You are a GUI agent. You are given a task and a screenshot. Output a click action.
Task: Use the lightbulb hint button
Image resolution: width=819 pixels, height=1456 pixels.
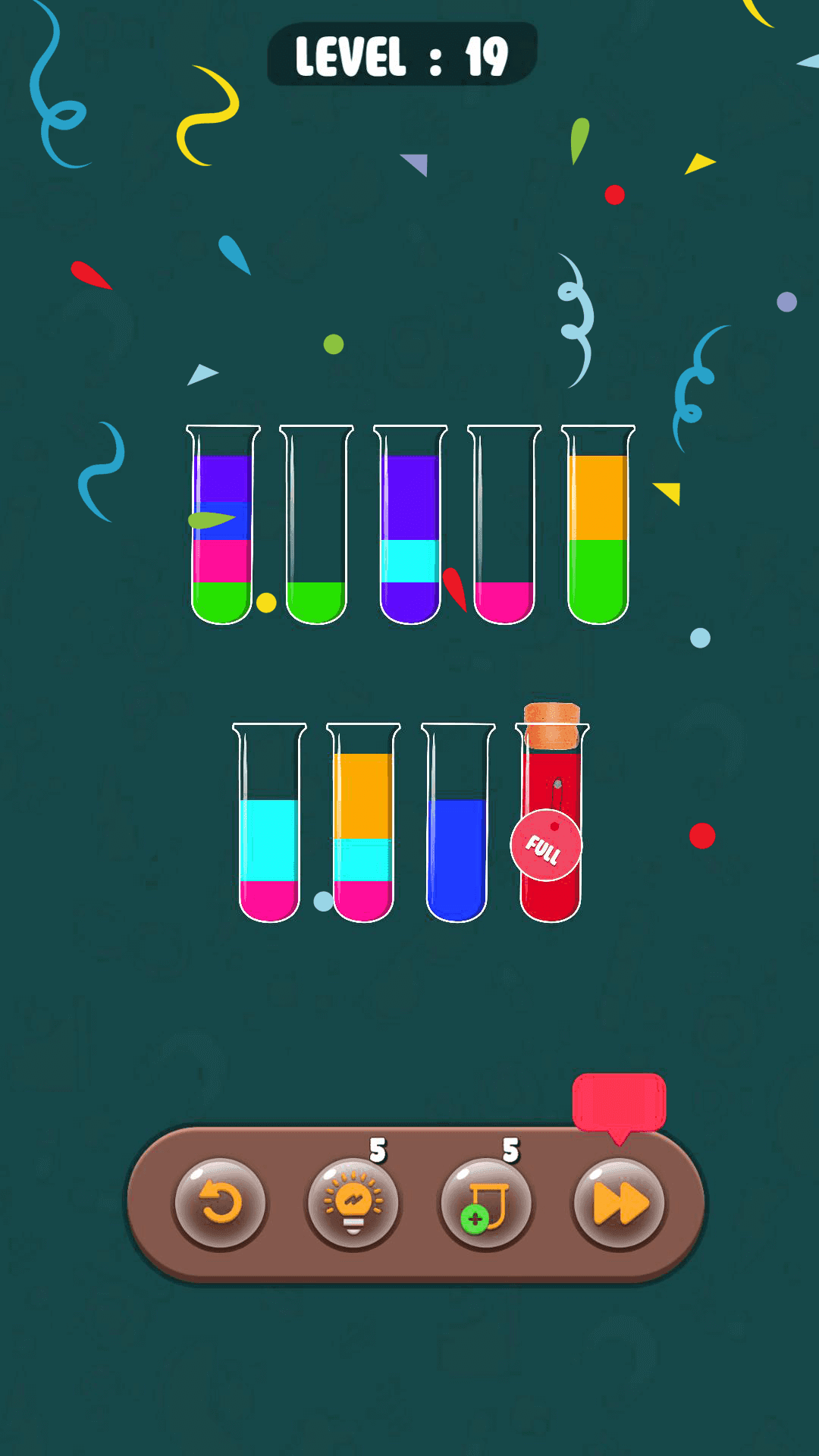[x=353, y=1203]
